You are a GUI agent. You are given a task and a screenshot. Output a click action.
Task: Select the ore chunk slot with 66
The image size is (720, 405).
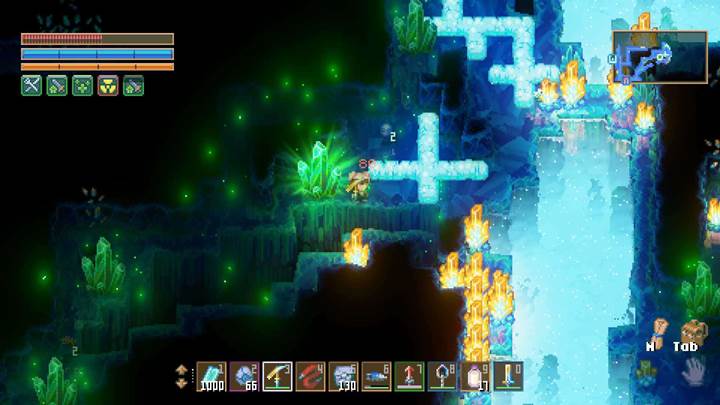pos(245,375)
